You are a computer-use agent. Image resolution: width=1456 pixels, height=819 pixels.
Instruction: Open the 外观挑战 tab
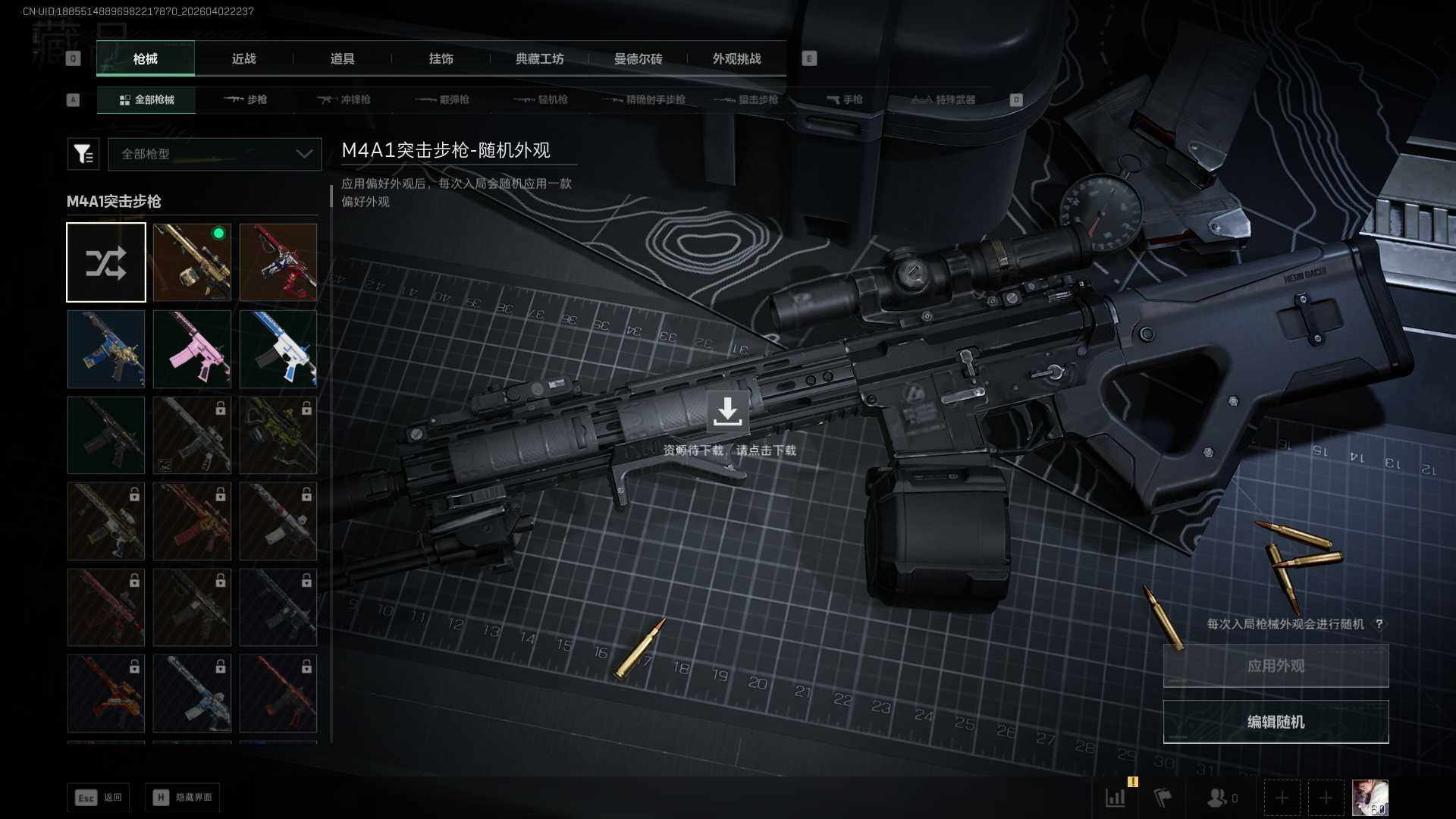736,59
